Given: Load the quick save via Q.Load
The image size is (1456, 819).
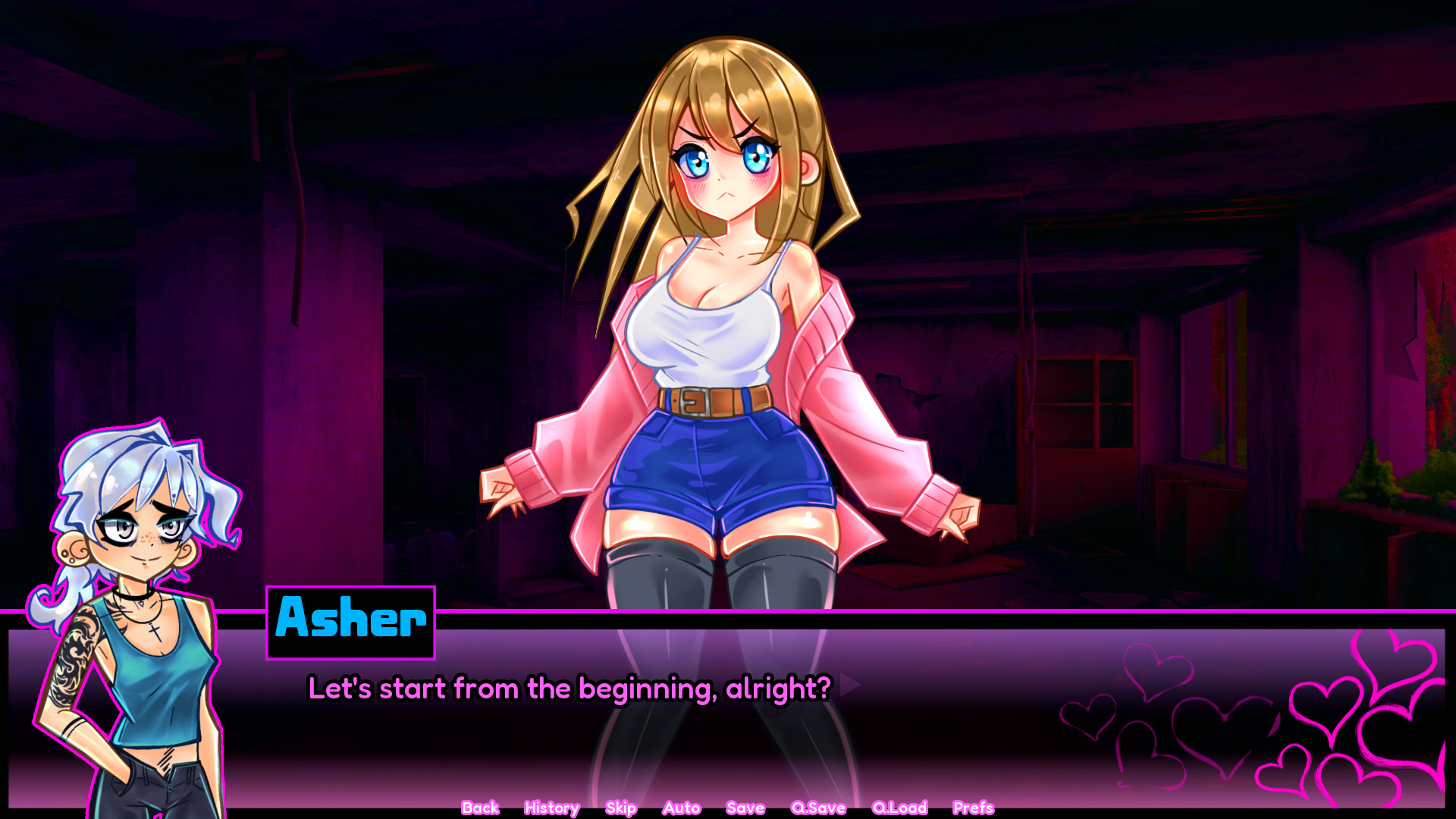Looking at the screenshot, I should (x=899, y=808).
